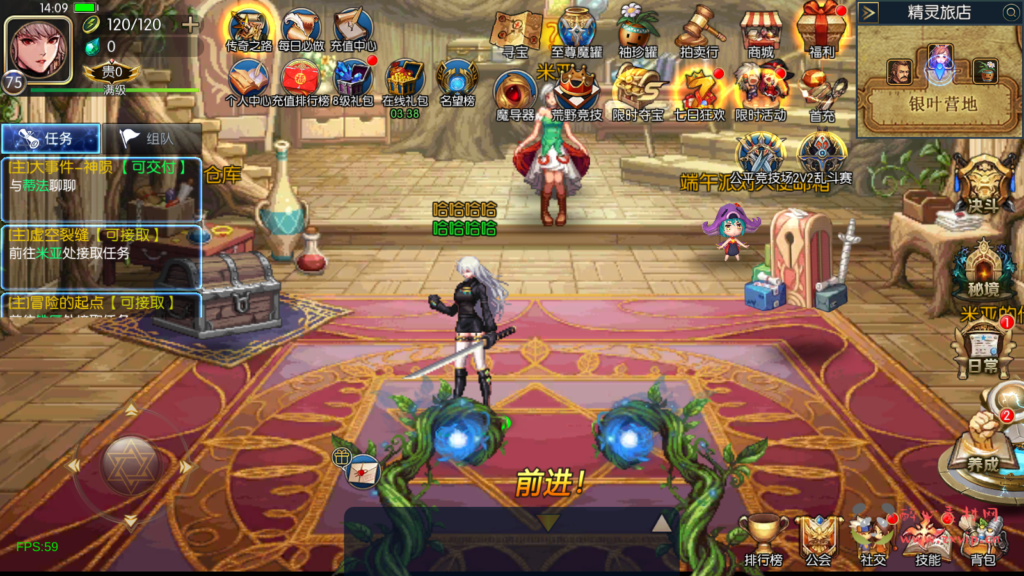Open the 寻宝 treasure map icon

[516, 32]
